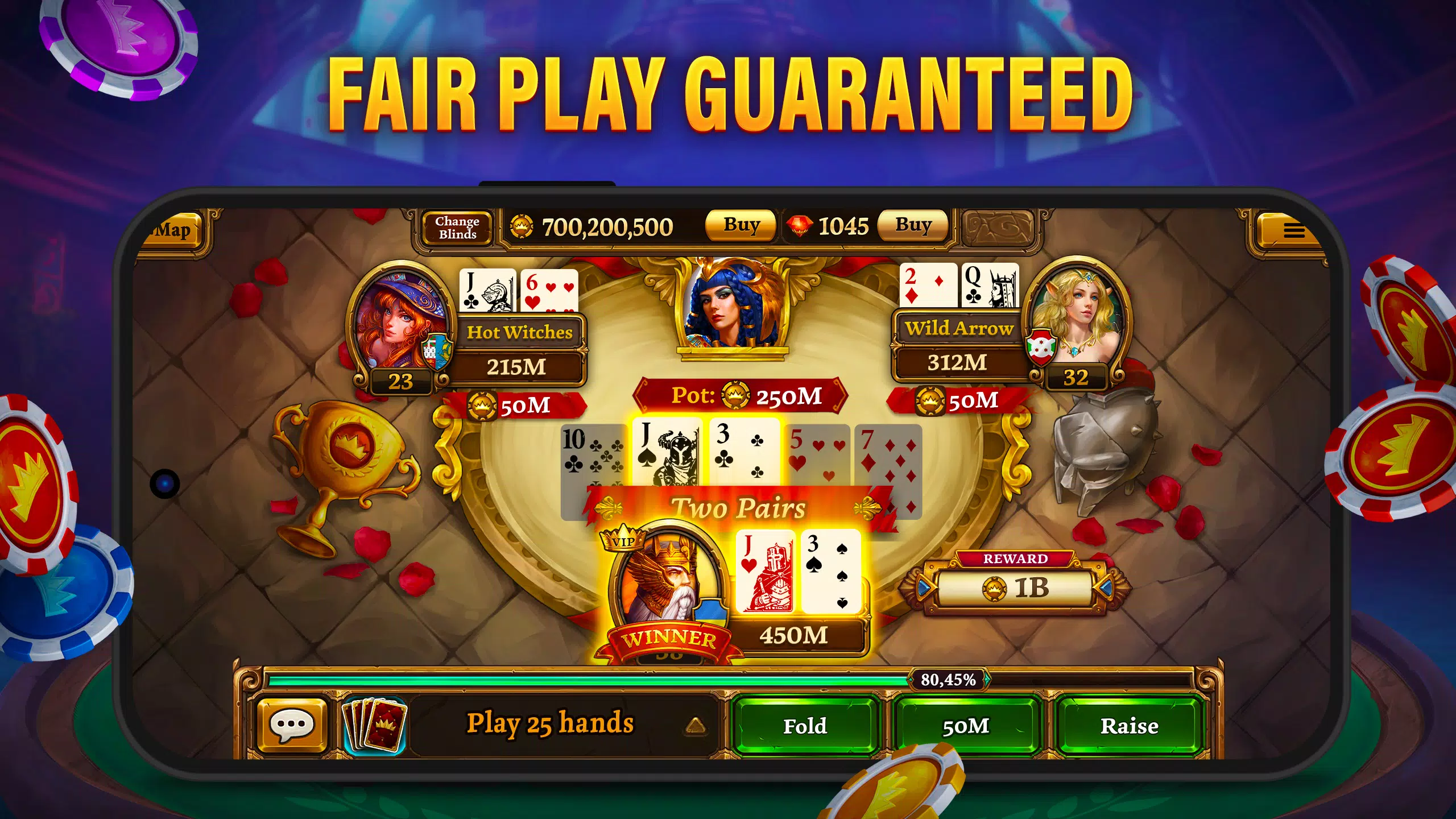The width and height of the screenshot is (1456, 819).
Task: Open the chat bubble window
Action: [x=291, y=723]
